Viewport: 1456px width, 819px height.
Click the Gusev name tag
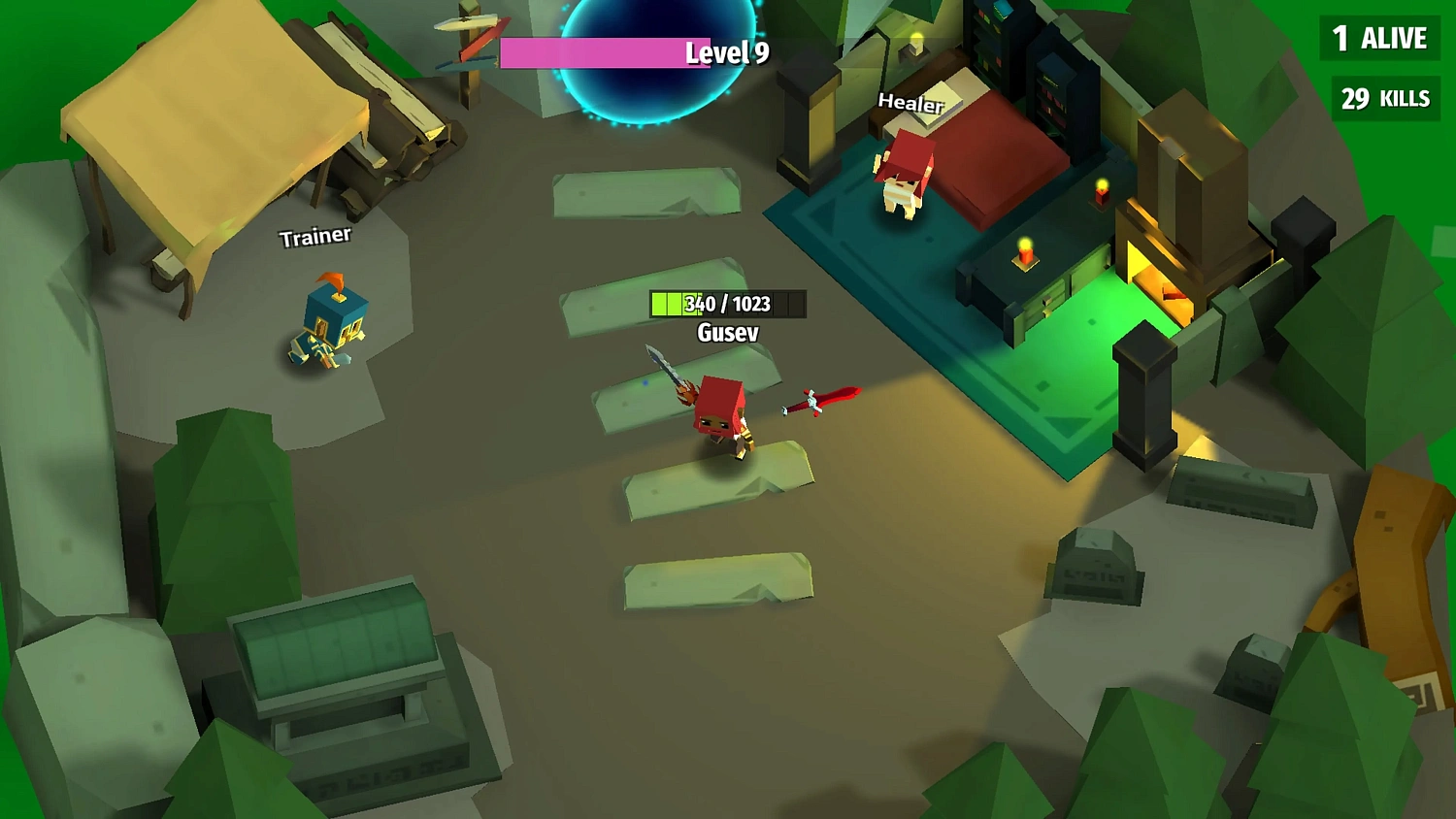click(x=726, y=332)
